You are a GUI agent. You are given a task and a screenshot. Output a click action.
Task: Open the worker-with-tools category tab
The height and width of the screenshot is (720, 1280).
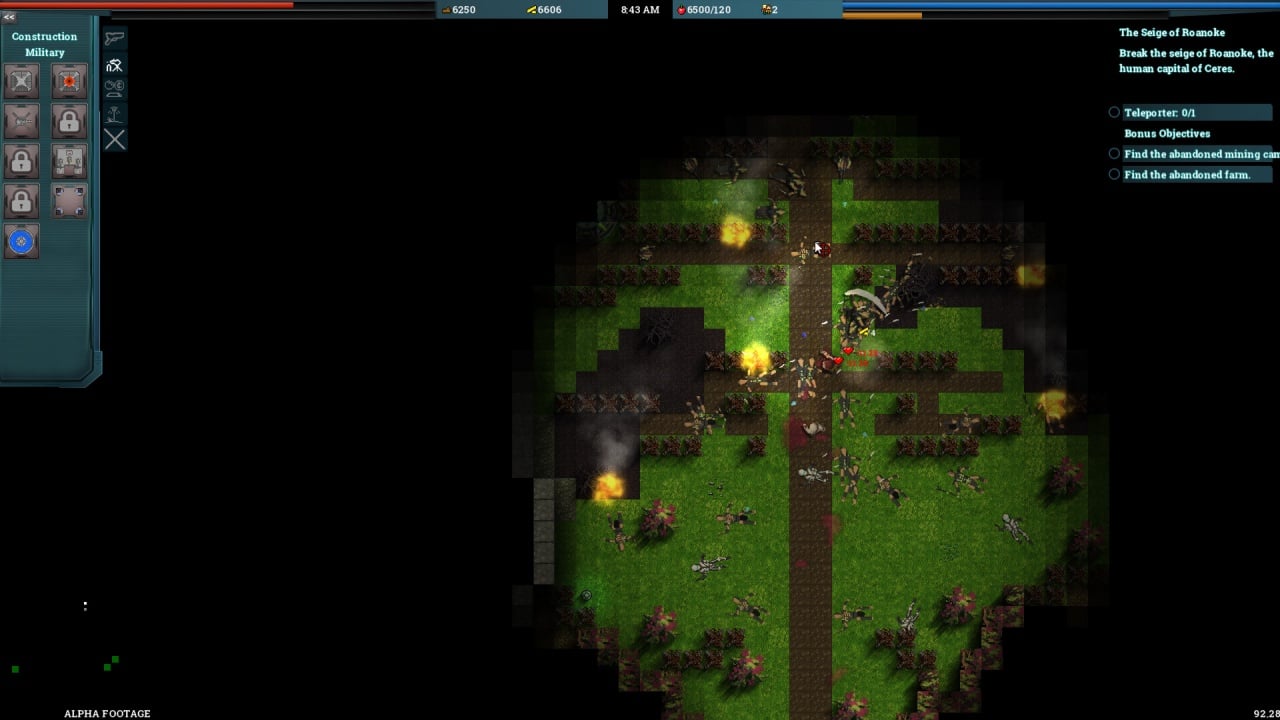[115, 65]
